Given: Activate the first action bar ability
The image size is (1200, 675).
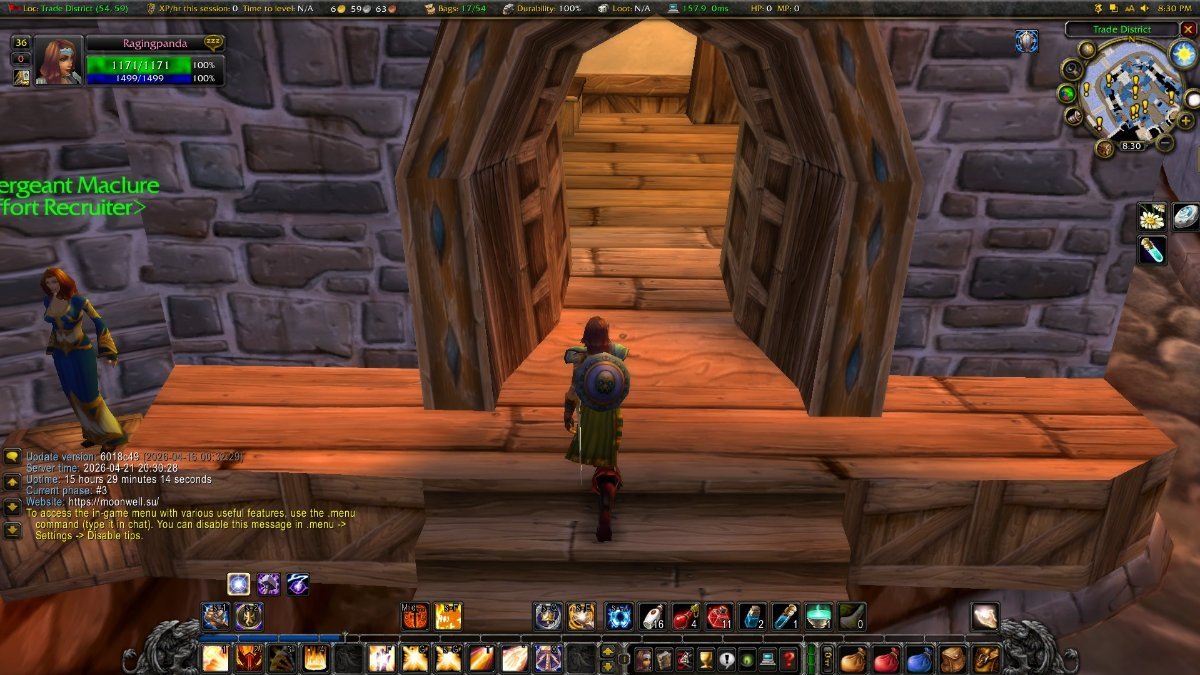Looking at the screenshot, I should tap(215, 658).
